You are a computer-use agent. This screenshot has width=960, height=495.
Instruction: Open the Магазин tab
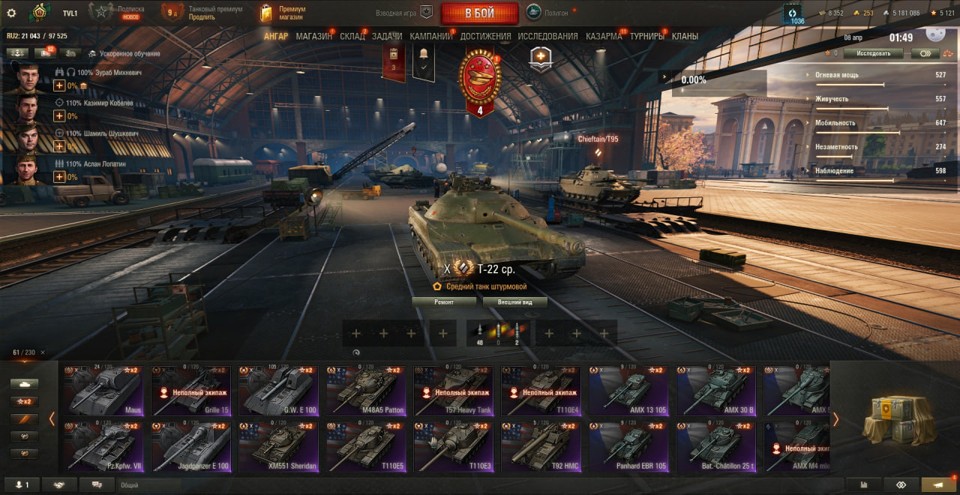(314, 36)
